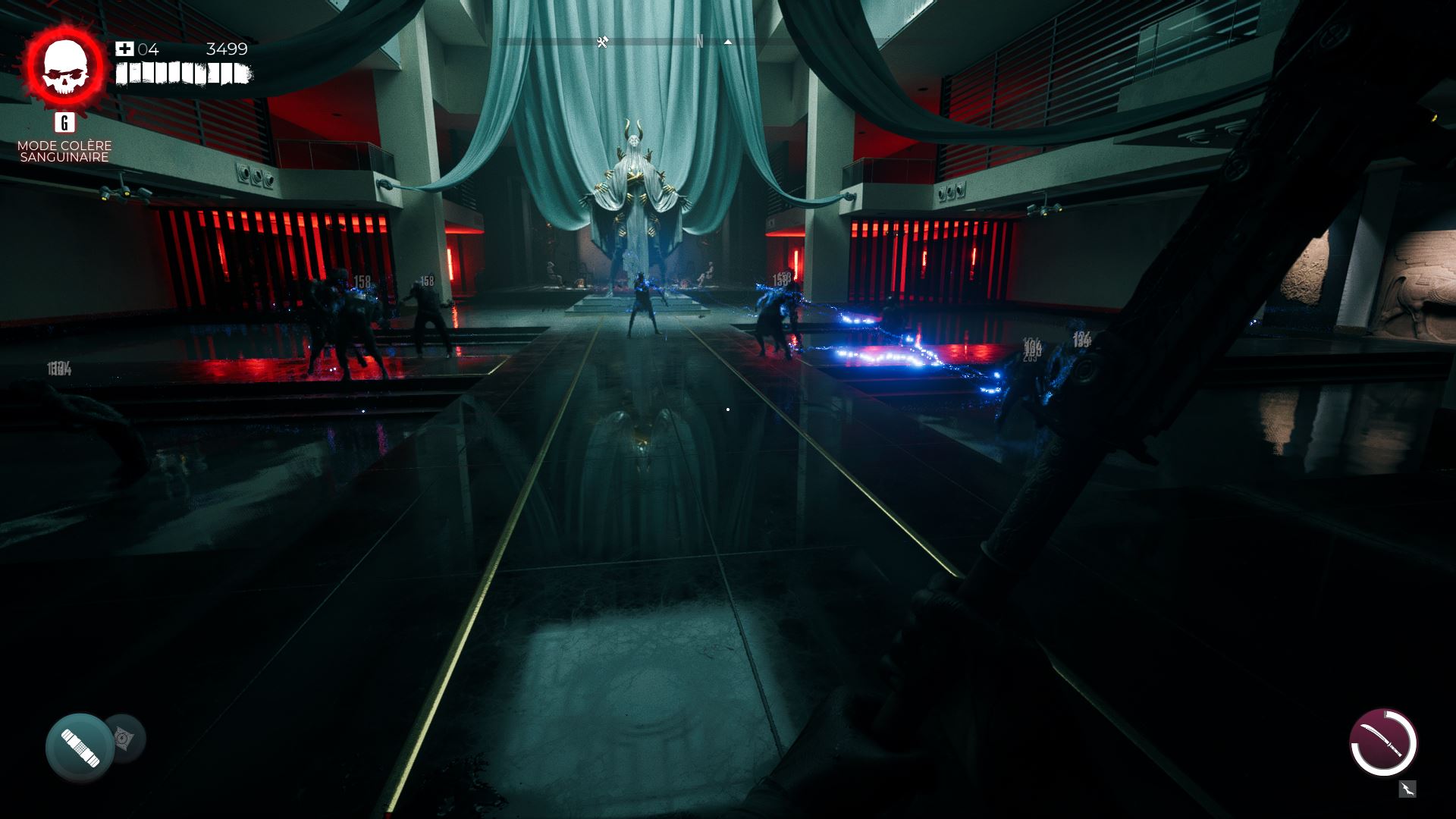Choose the shuriken curveball slot
1456x819 pixels.
point(125,737)
